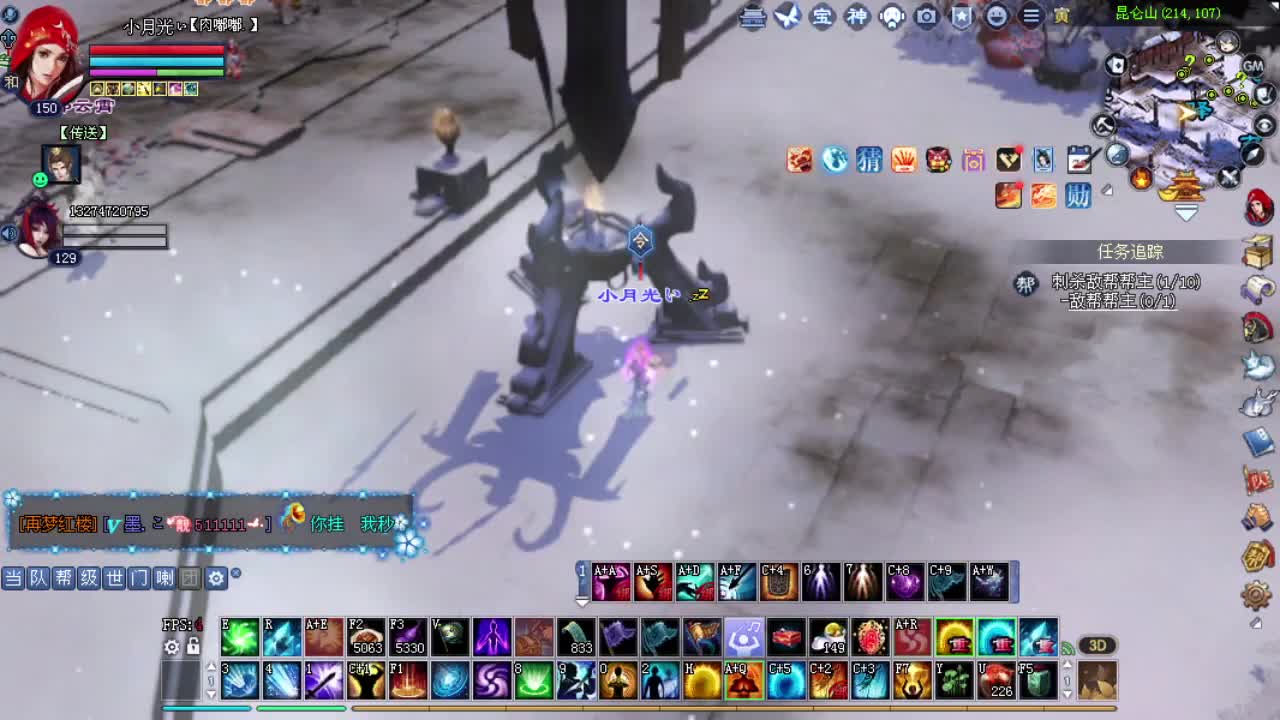Click the 神 icon in the top bar
1280x720 pixels.
[855, 17]
